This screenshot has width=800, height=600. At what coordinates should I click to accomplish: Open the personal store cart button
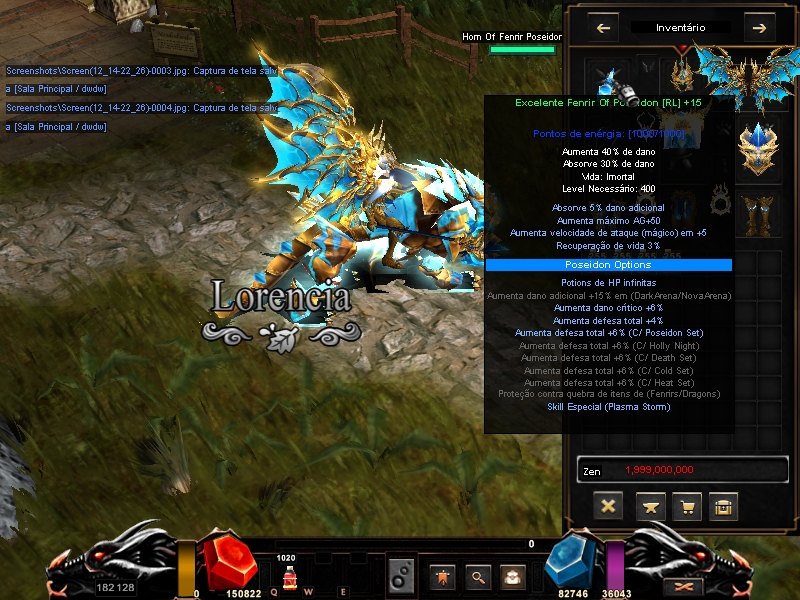tap(687, 507)
